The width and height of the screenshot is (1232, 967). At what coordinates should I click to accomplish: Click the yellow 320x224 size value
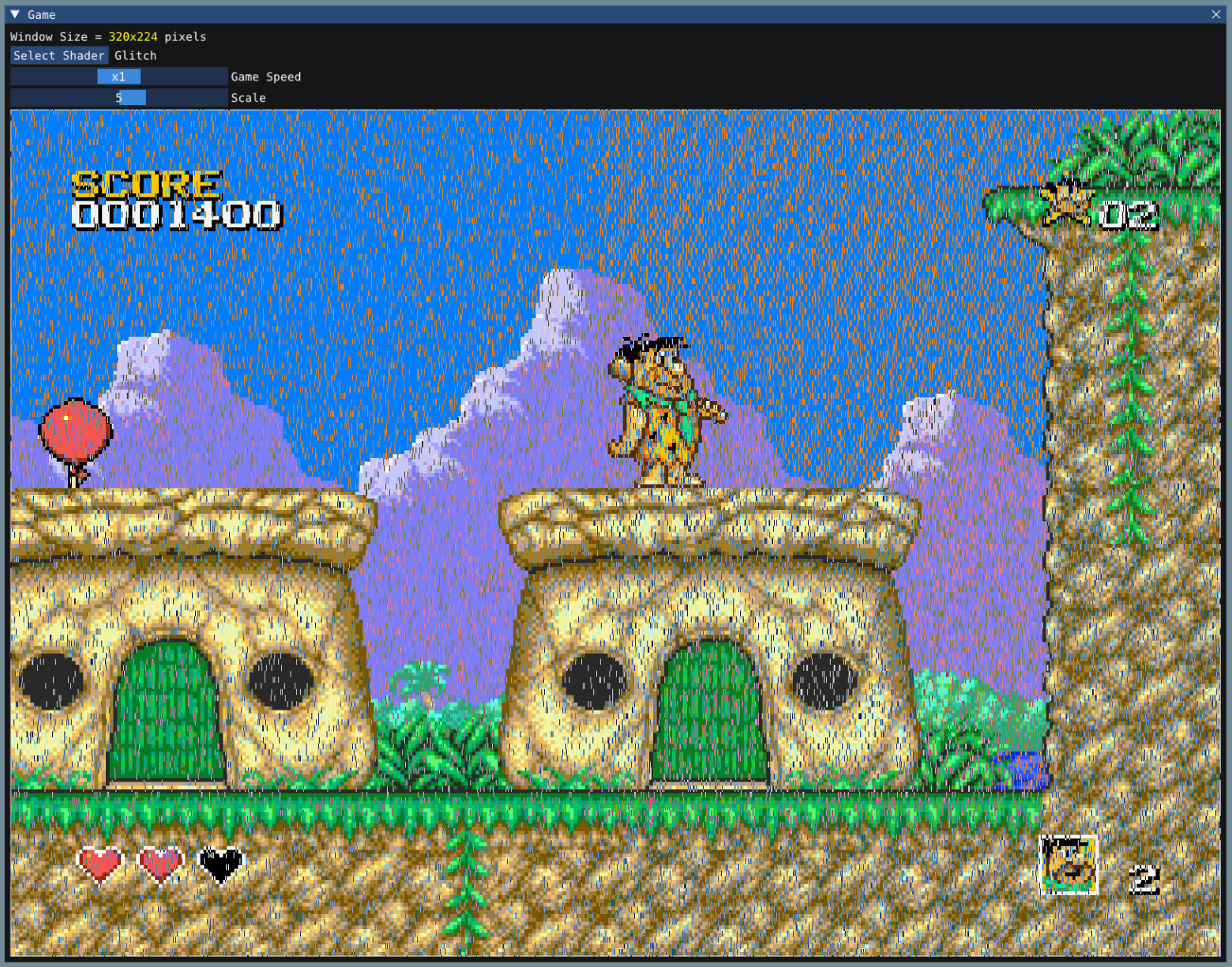coord(131,36)
